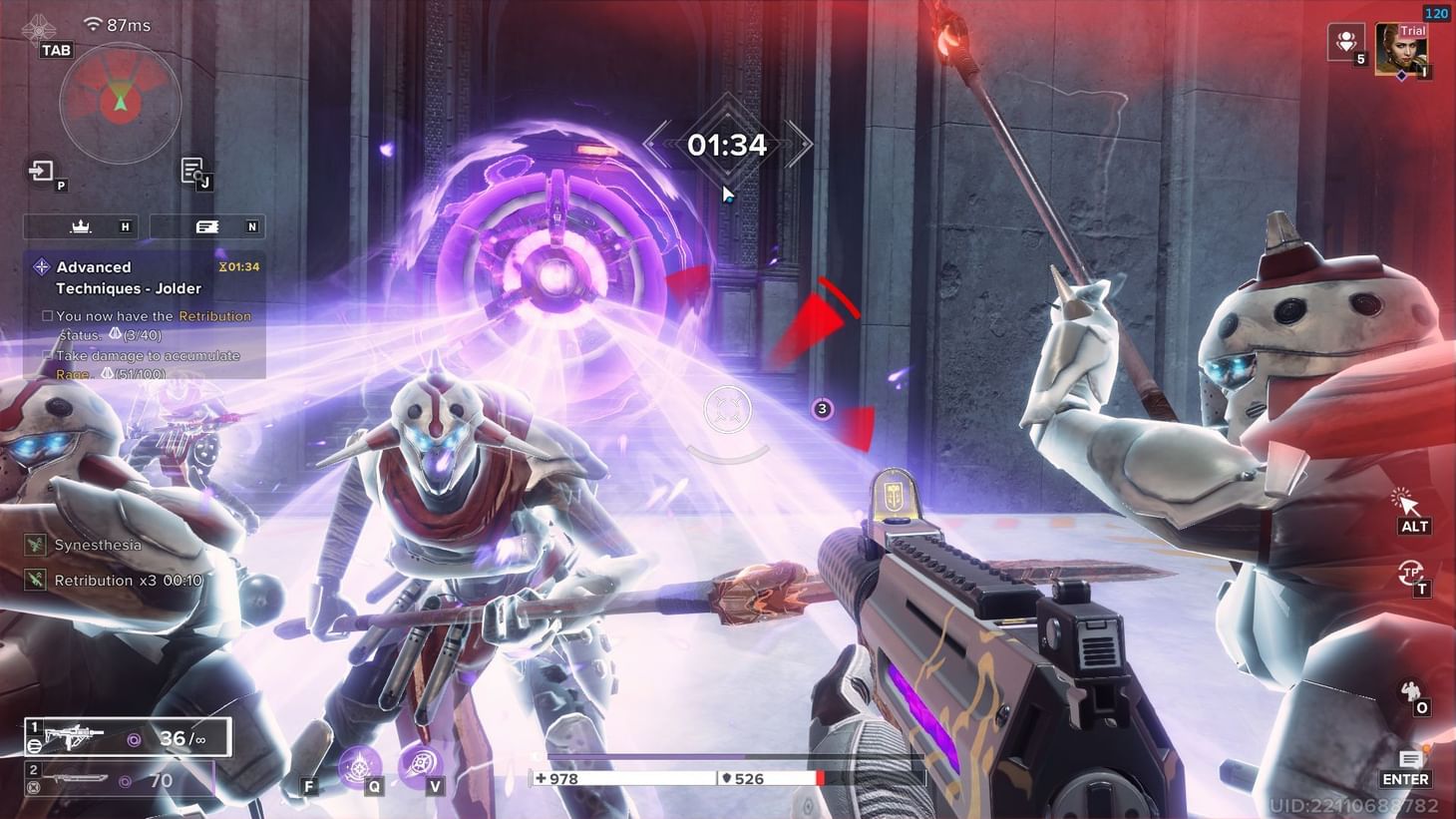Screen dimensions: 1456x819
Task: Select the crown leaderboard icon labeled H
Action: 80,226
